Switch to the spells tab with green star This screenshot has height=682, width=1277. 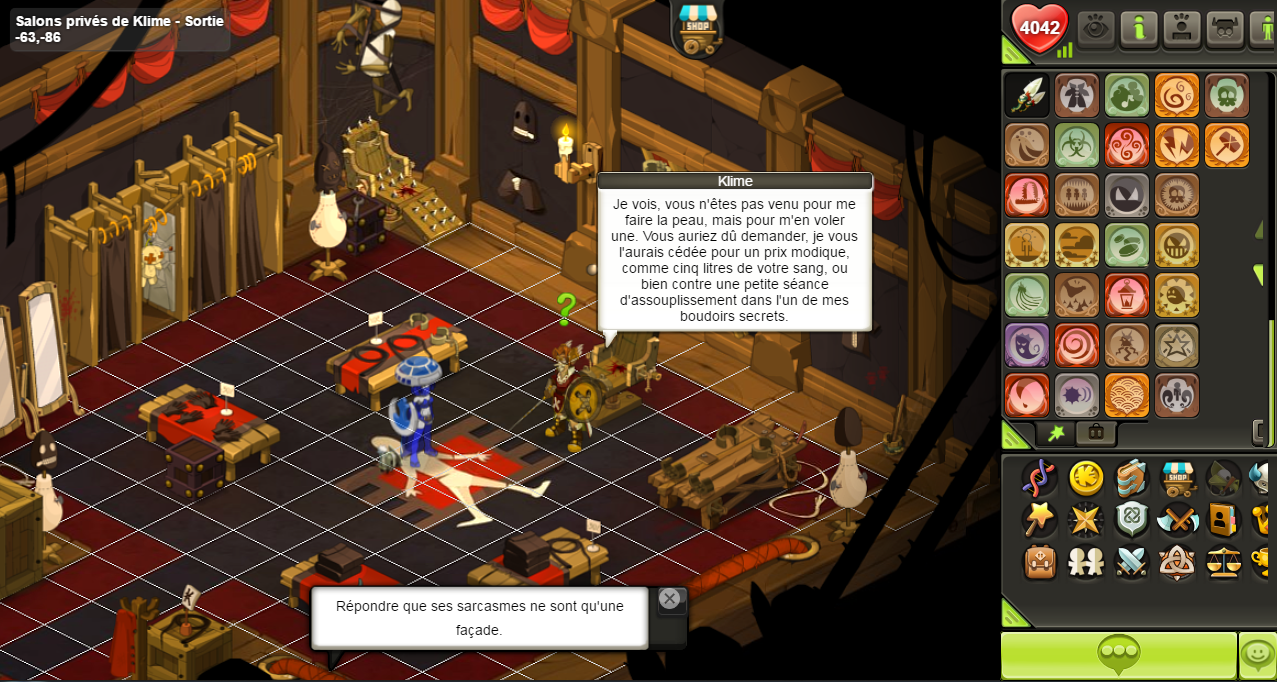(x=1056, y=433)
